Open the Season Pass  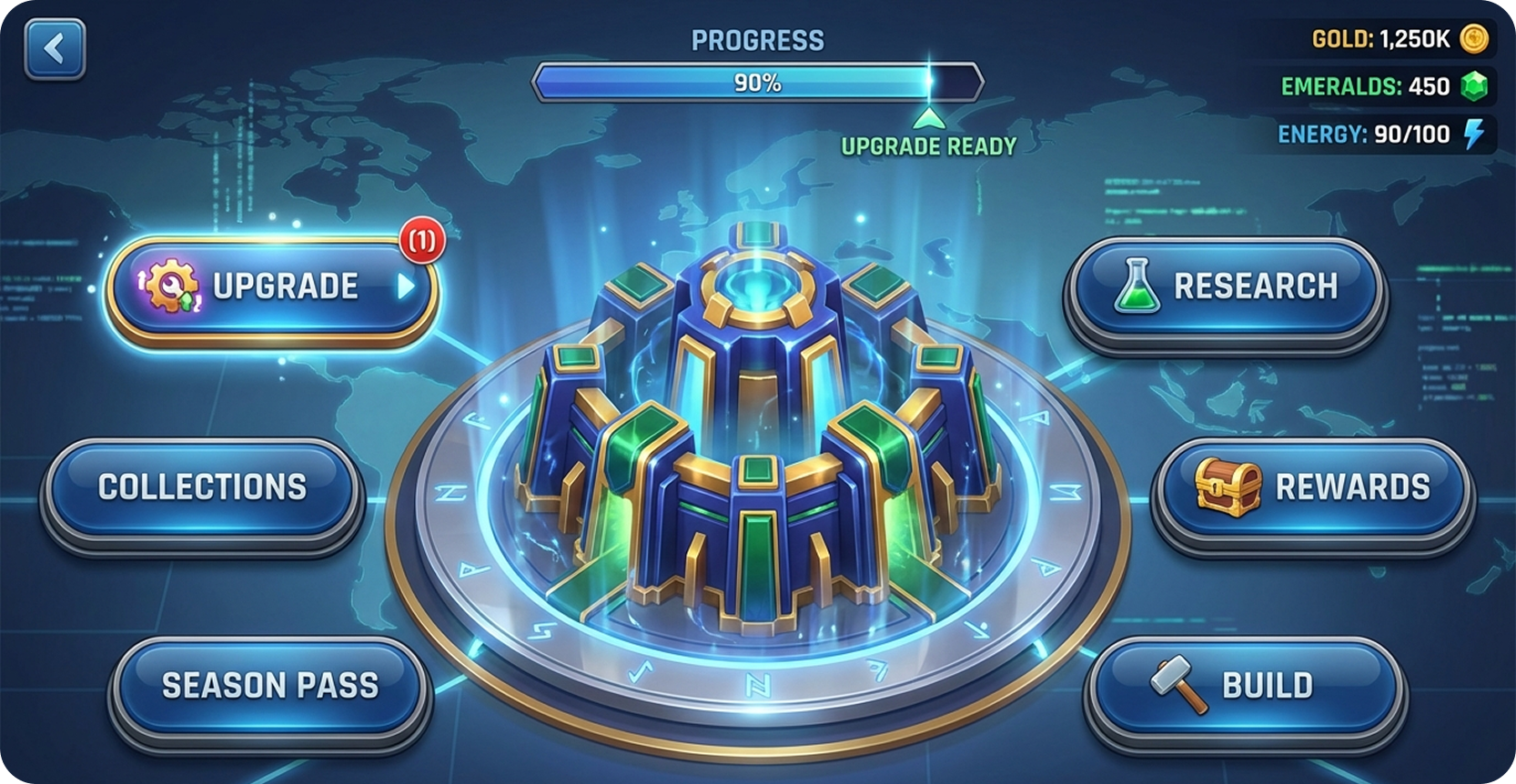pos(269,686)
